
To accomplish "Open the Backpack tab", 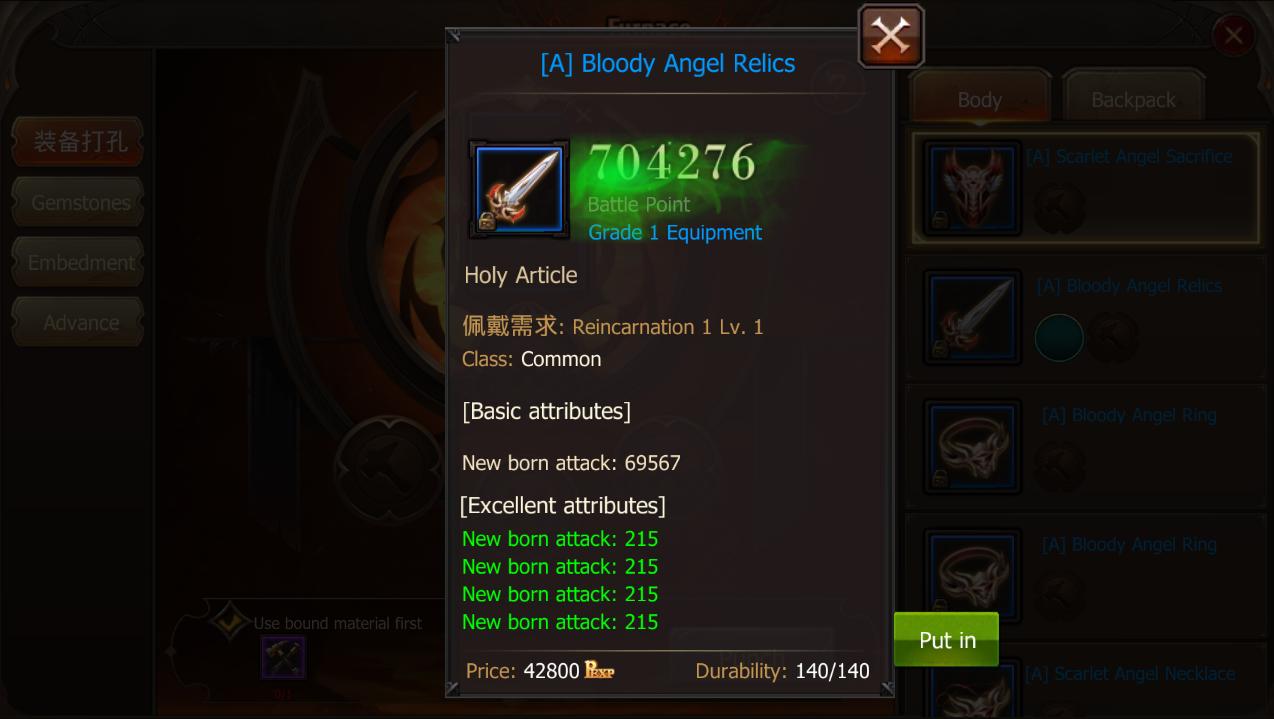I will click(x=1132, y=100).
